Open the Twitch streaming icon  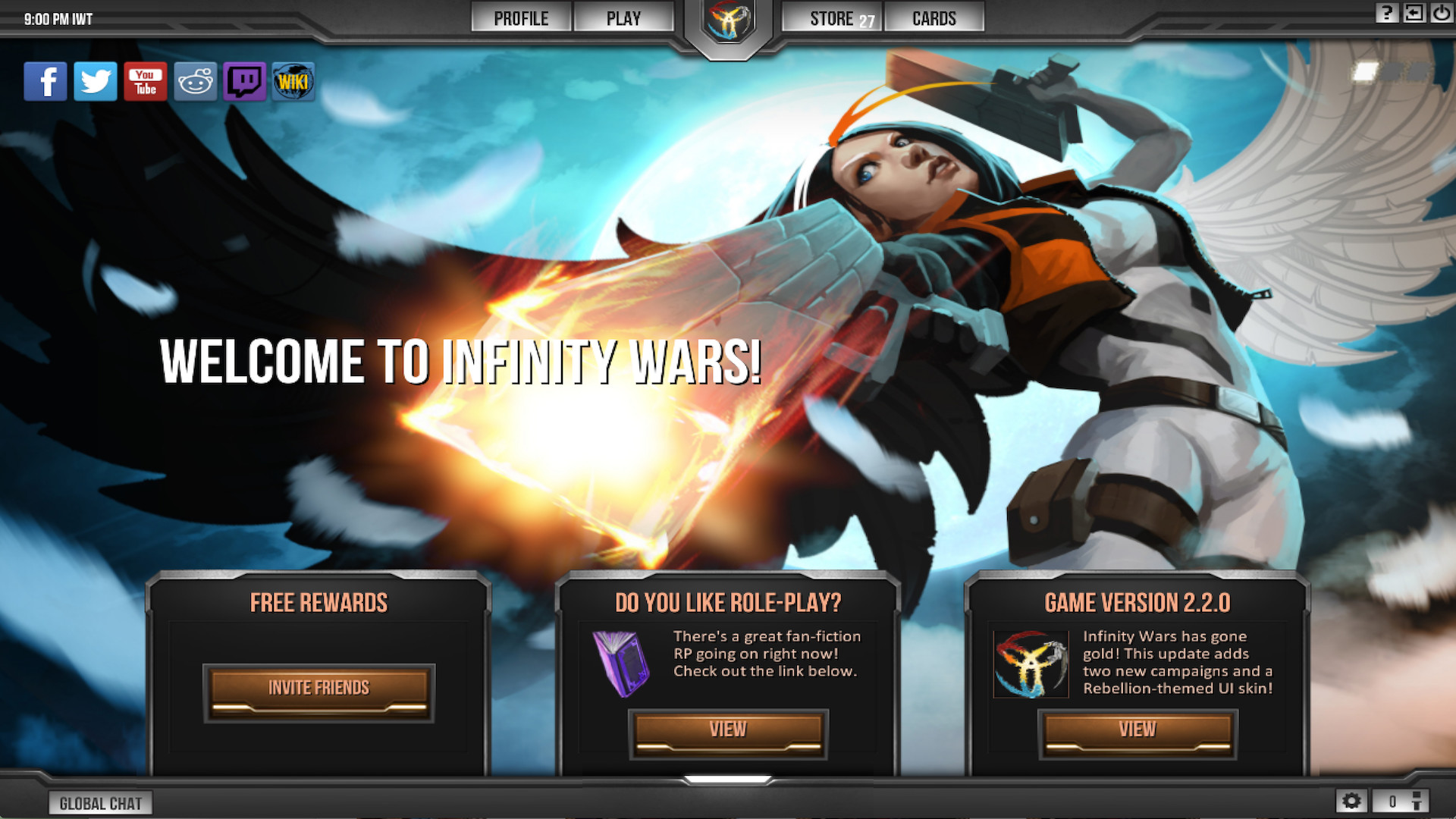click(x=244, y=81)
